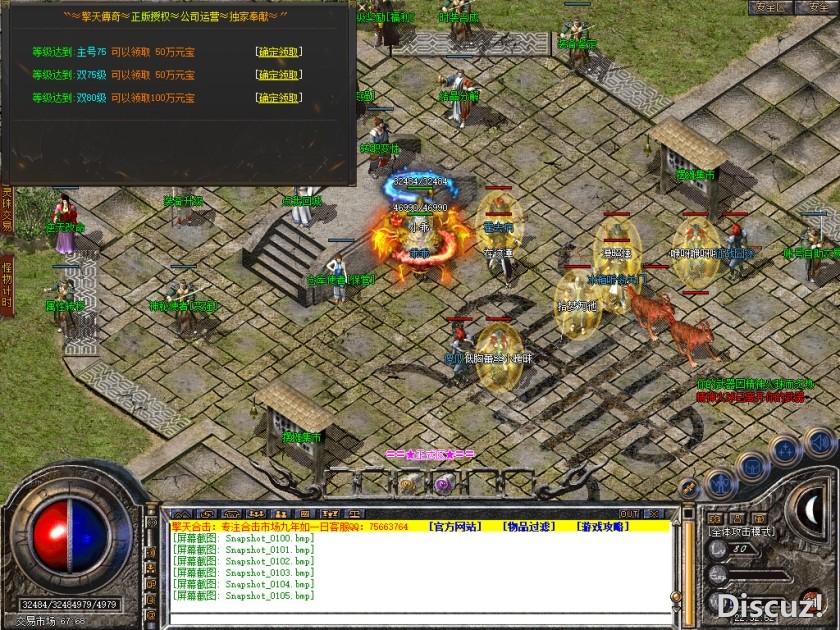The height and width of the screenshot is (630, 840).
Task: Open the 灵符交易 side tab
Action: [x=7, y=209]
